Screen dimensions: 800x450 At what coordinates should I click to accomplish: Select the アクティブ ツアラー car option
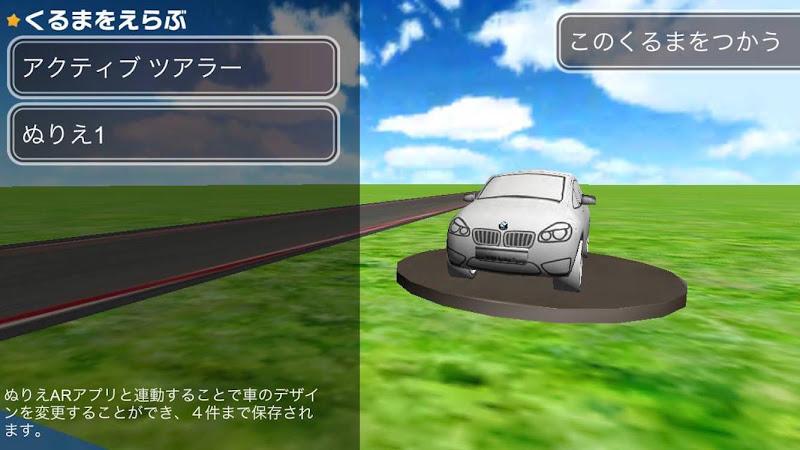point(173,67)
